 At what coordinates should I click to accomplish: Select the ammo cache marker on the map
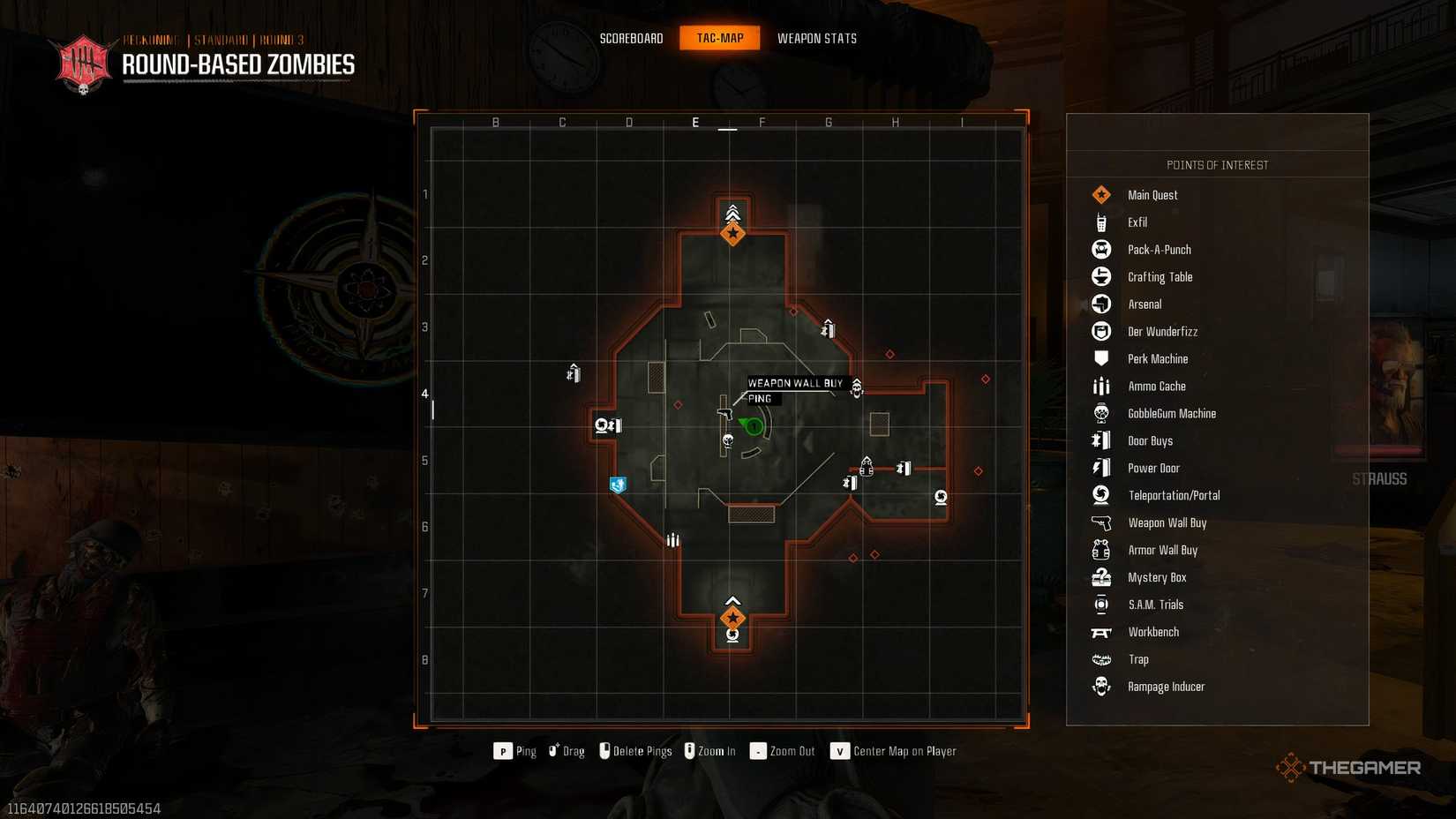click(x=673, y=540)
